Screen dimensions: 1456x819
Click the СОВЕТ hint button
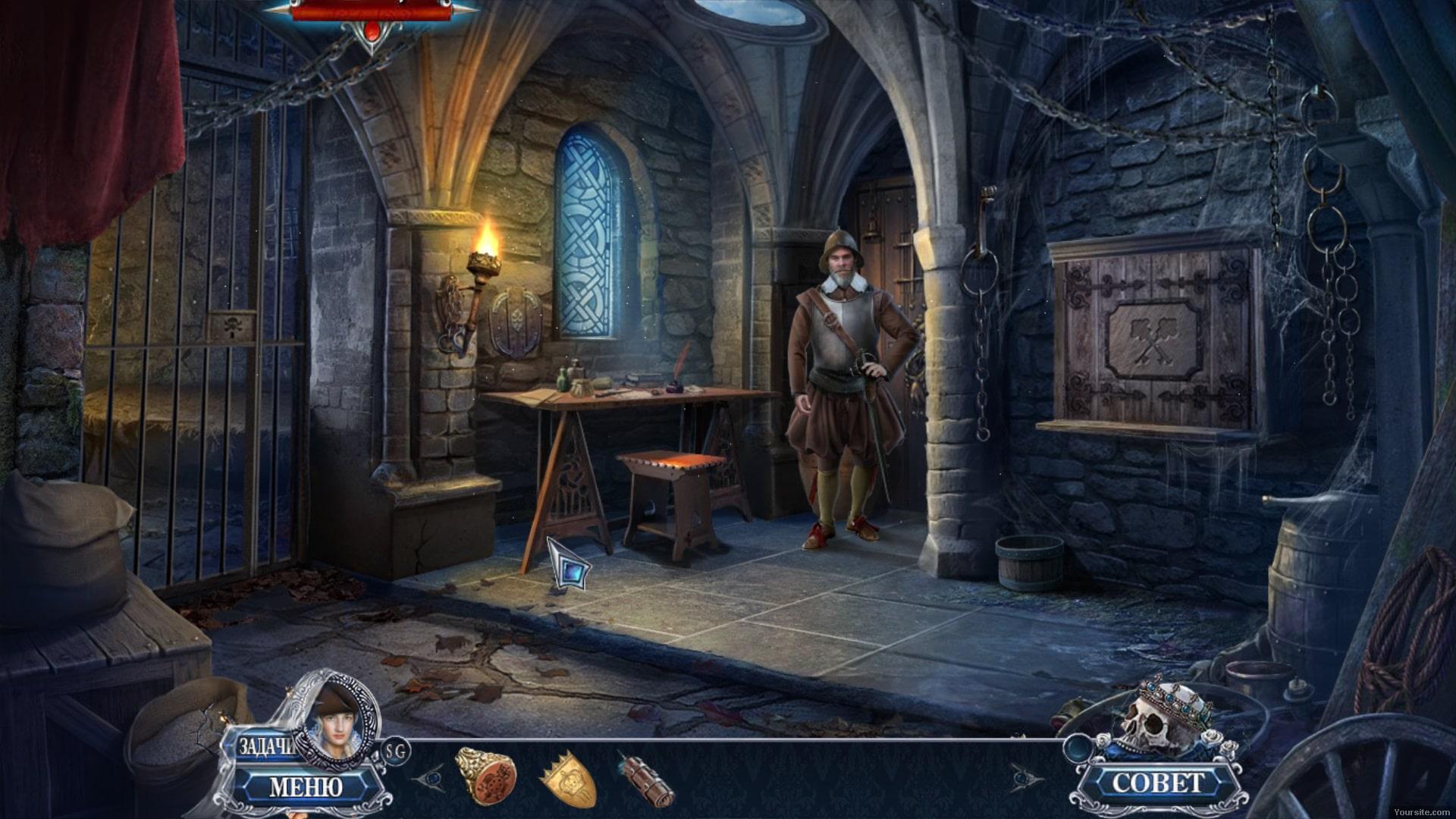1157,783
